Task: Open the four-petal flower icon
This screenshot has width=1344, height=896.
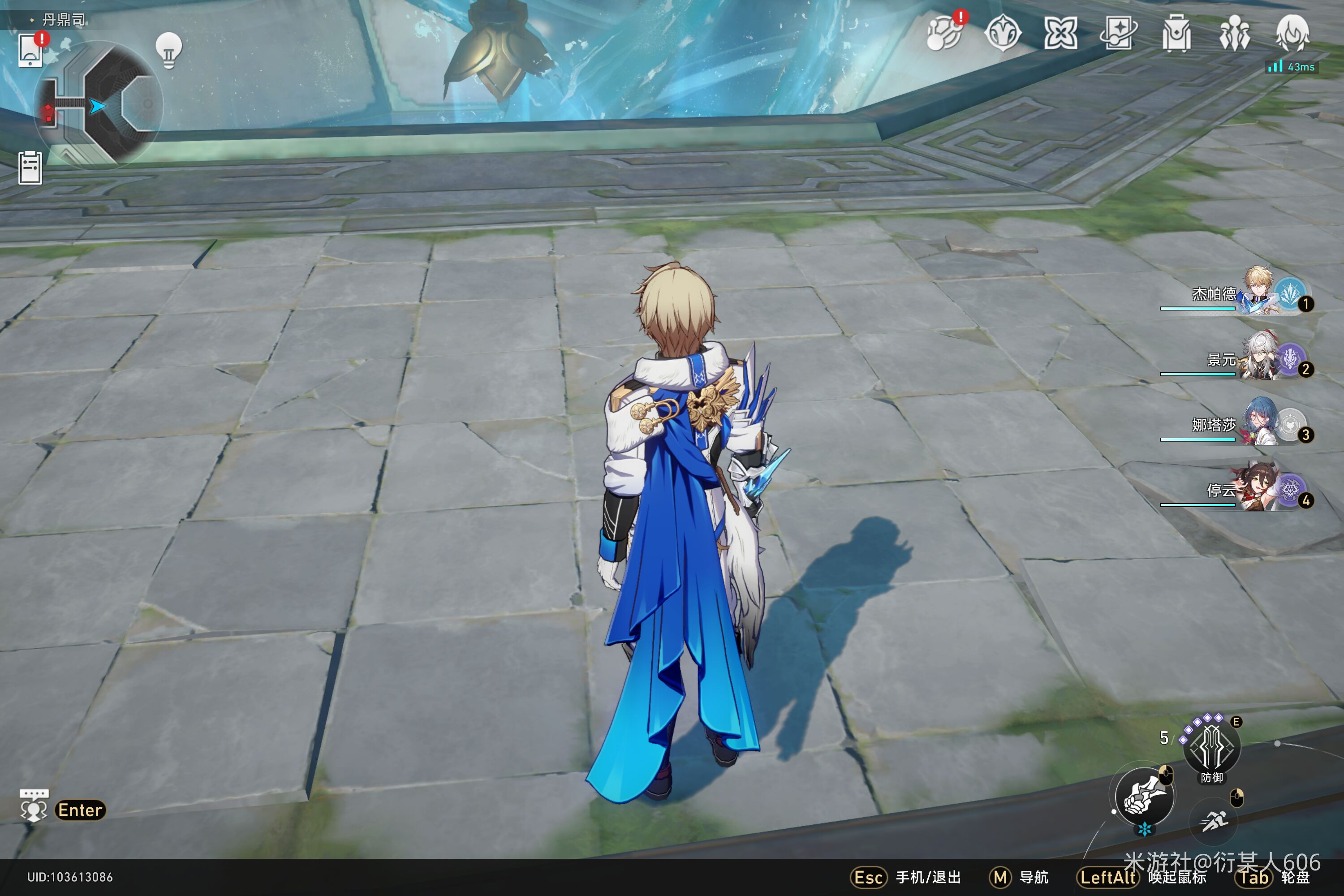Action: 1060,33
